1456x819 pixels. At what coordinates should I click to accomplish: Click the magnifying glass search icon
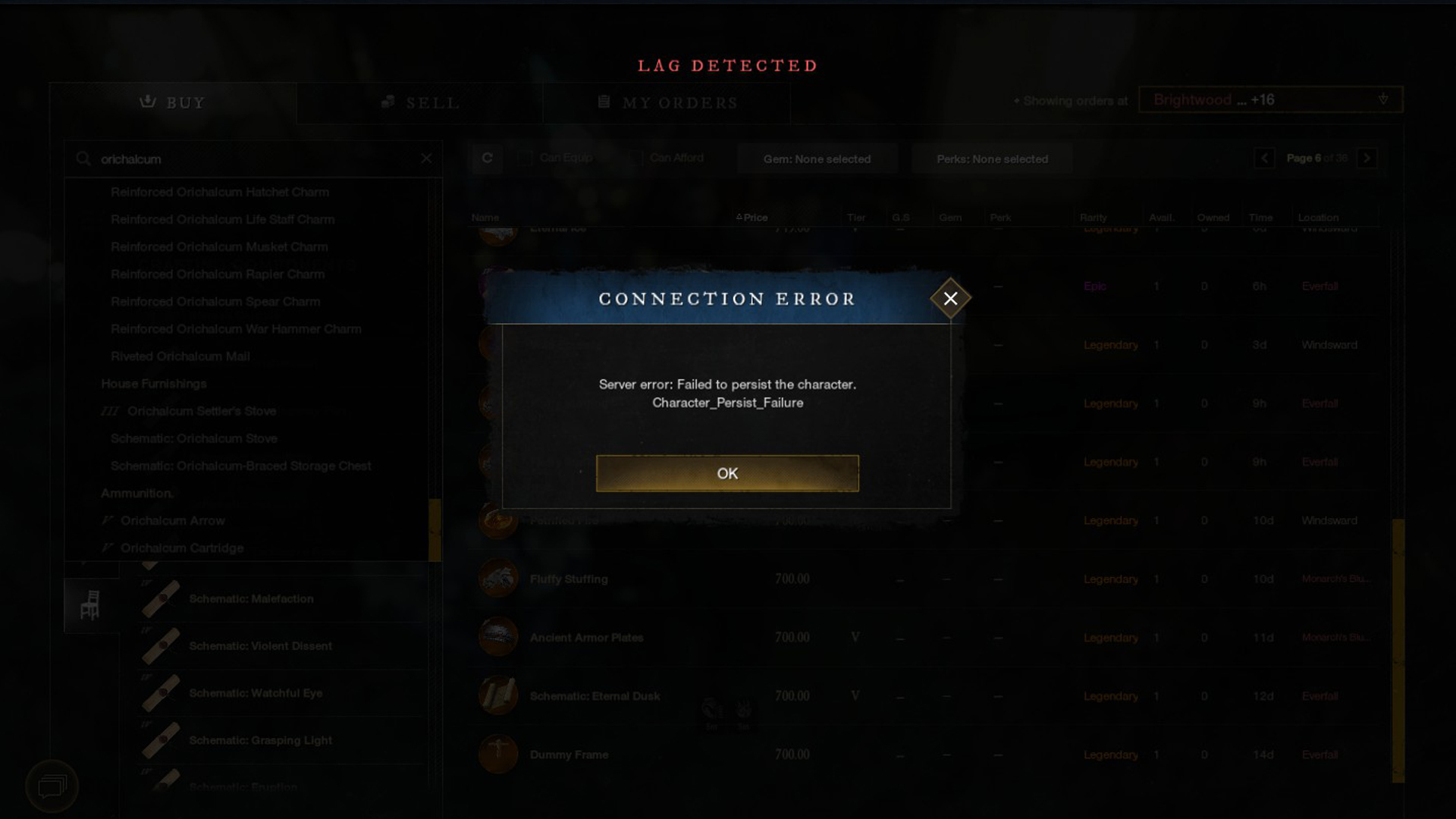tap(82, 159)
